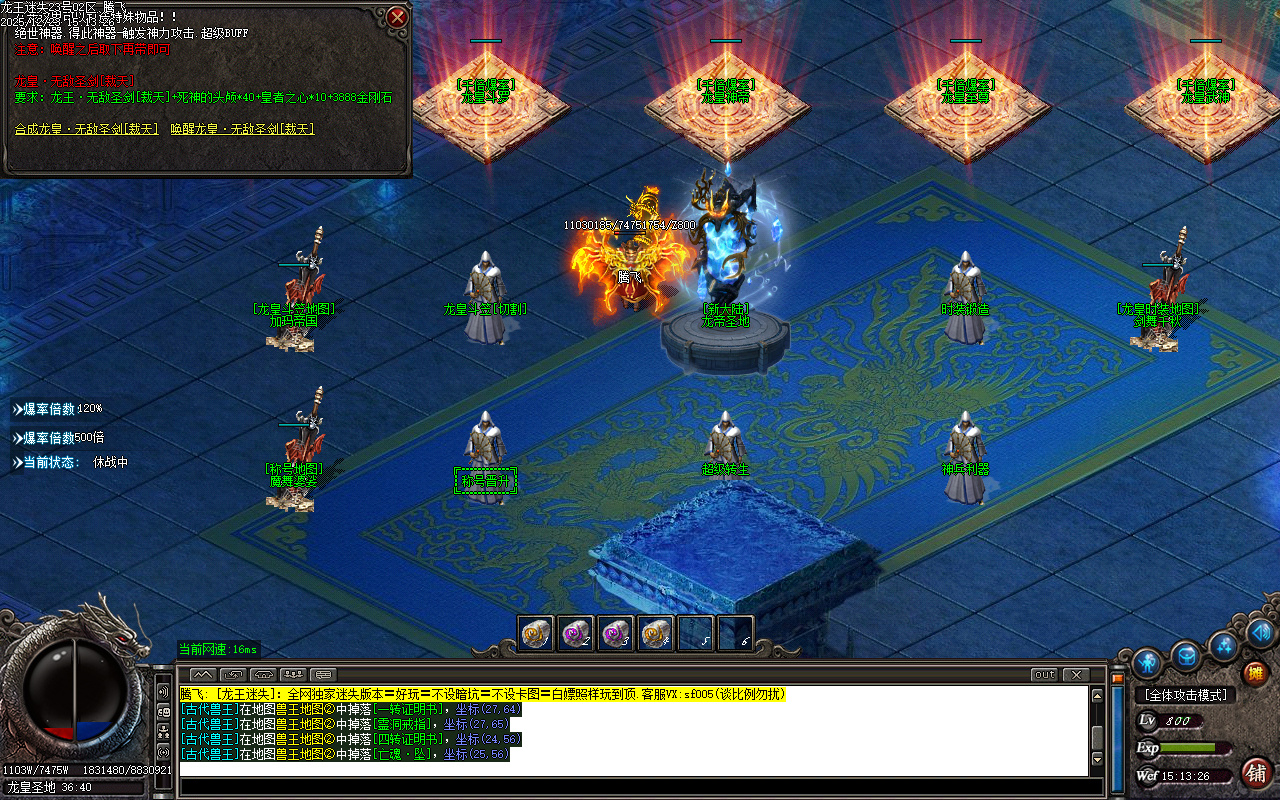This screenshot has height=800, width=1280.
Task: Close the chat window with X
Action: (x=1076, y=674)
